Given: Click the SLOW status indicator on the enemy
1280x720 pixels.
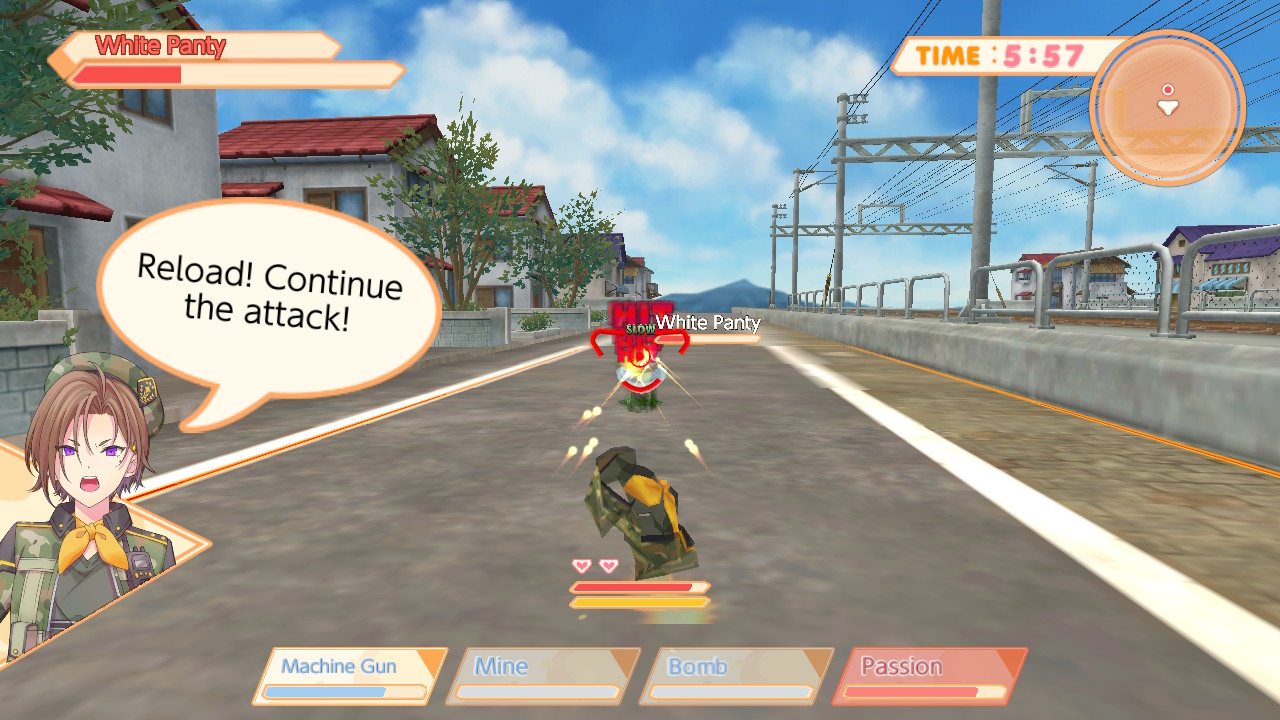Looking at the screenshot, I should (640, 330).
